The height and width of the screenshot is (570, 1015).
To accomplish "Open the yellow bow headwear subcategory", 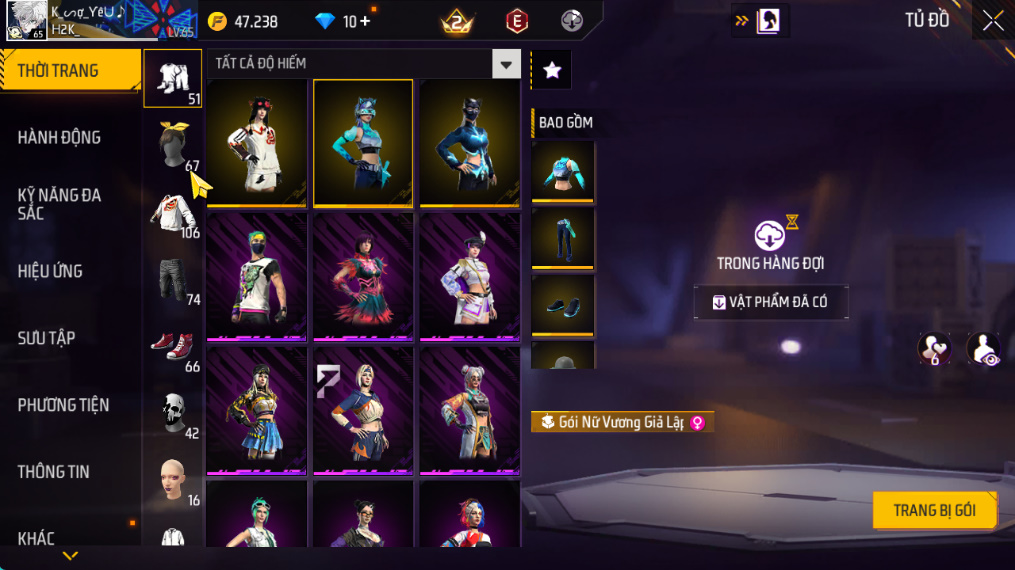I will (x=173, y=145).
